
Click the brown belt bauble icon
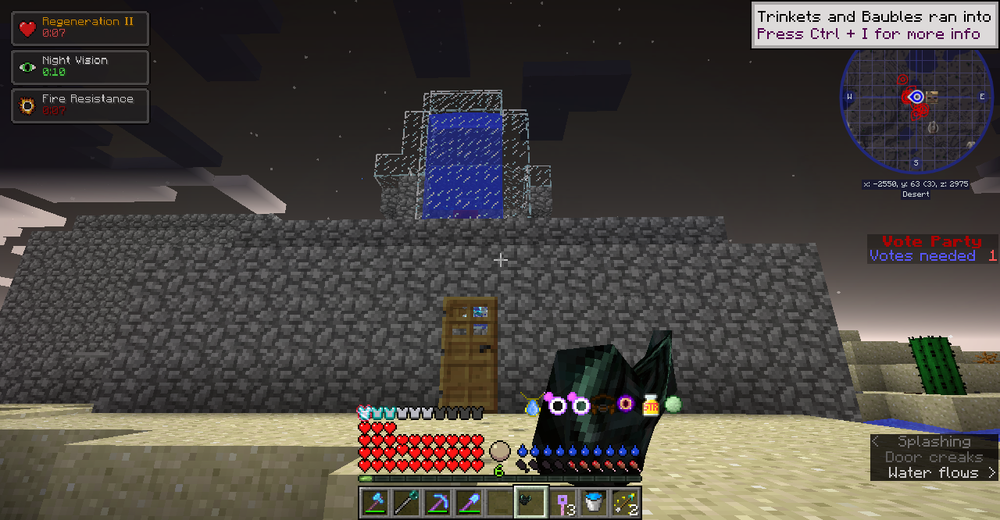(603, 405)
